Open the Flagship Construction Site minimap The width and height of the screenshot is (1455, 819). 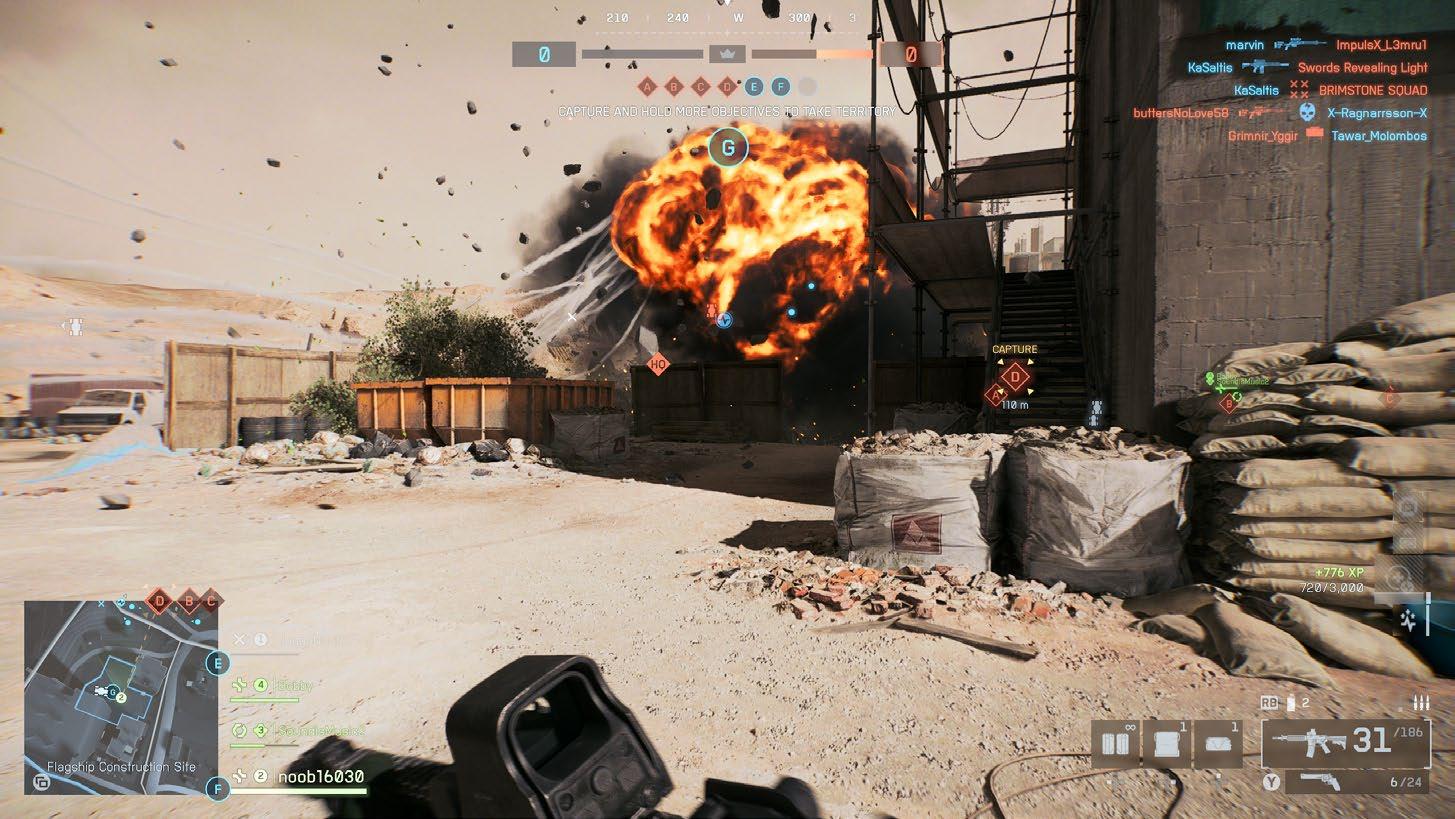[110, 690]
